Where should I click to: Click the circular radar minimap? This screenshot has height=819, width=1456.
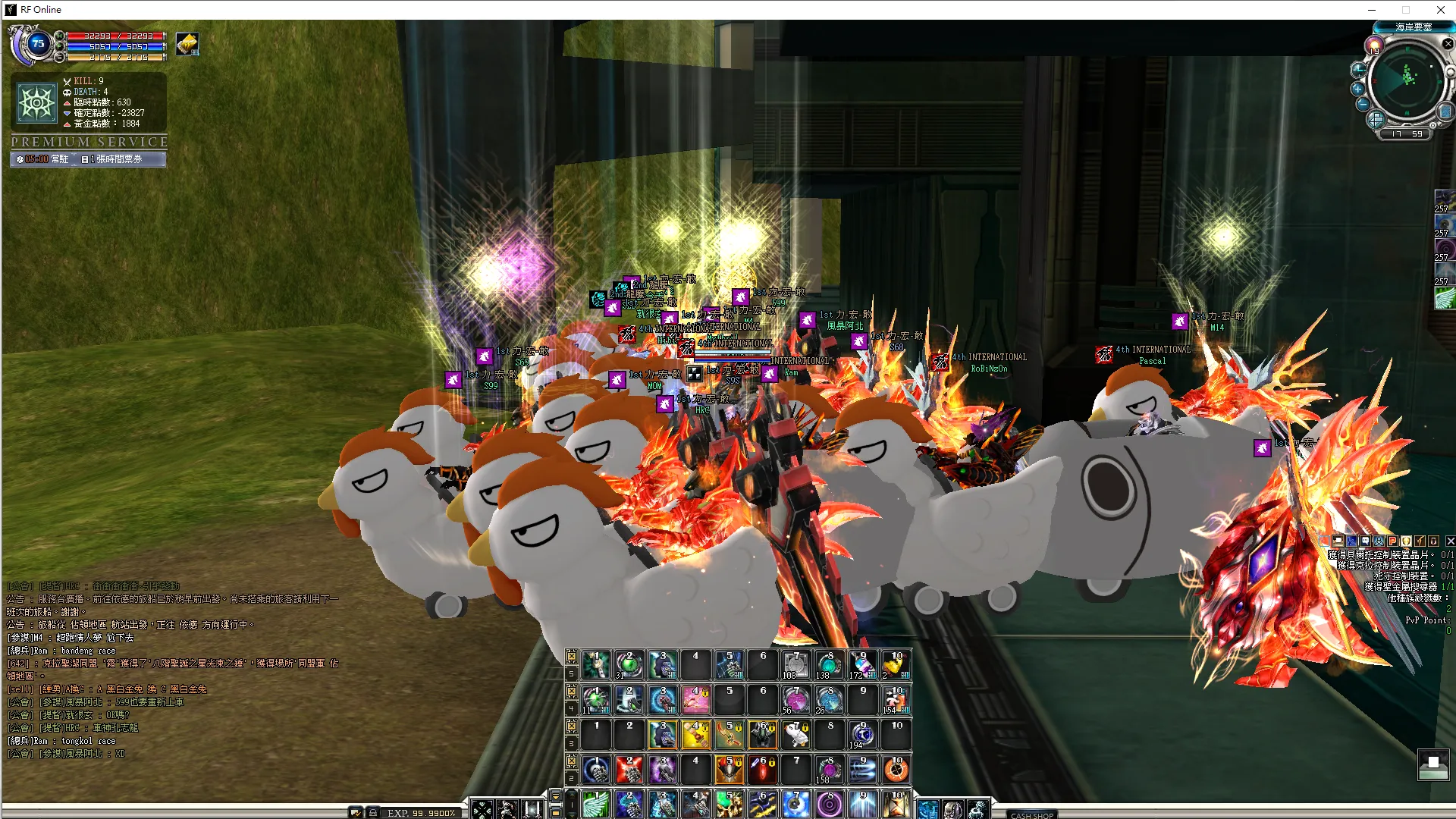pos(1408,80)
